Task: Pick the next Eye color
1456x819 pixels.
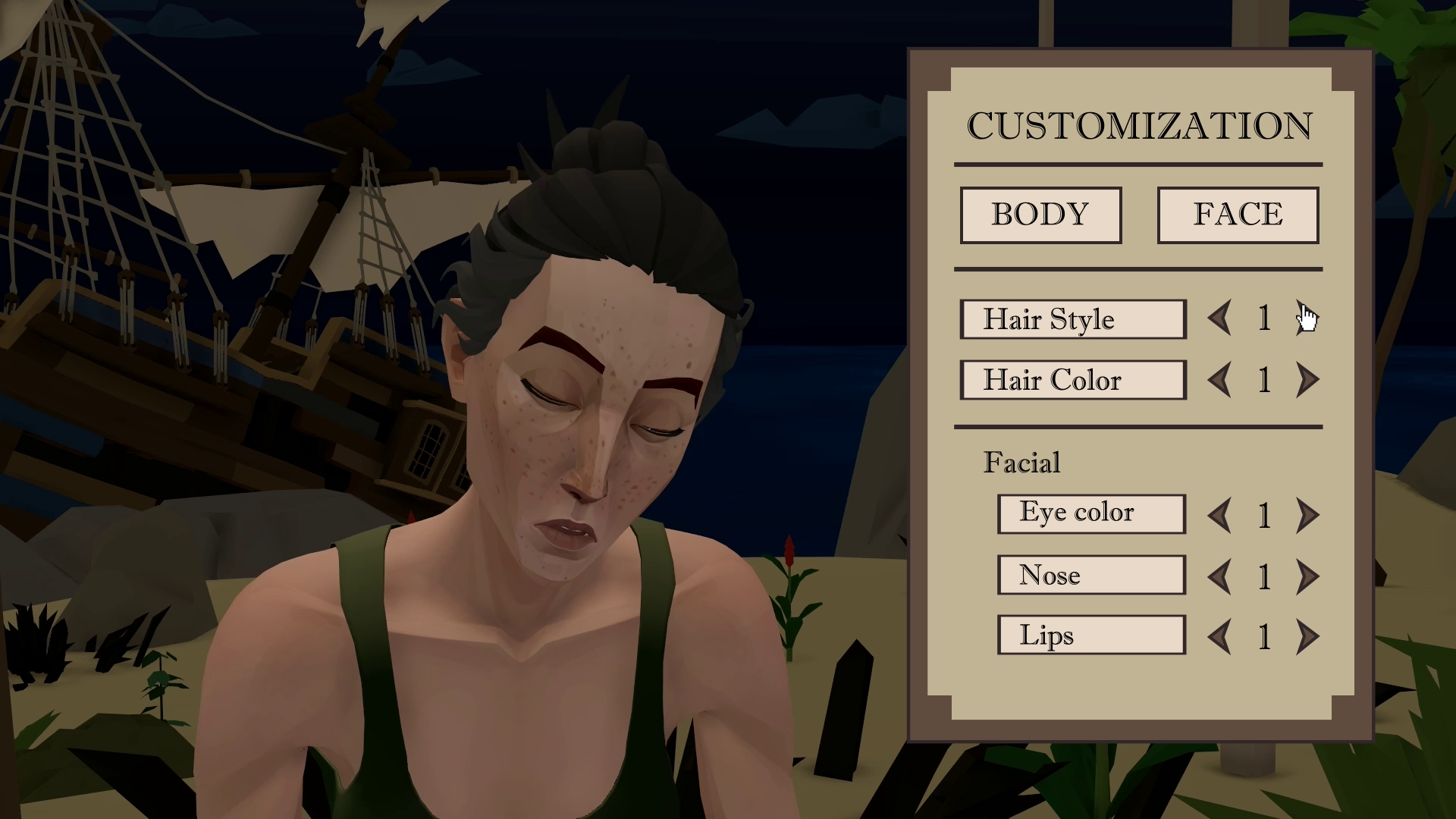Action: coord(1307,516)
